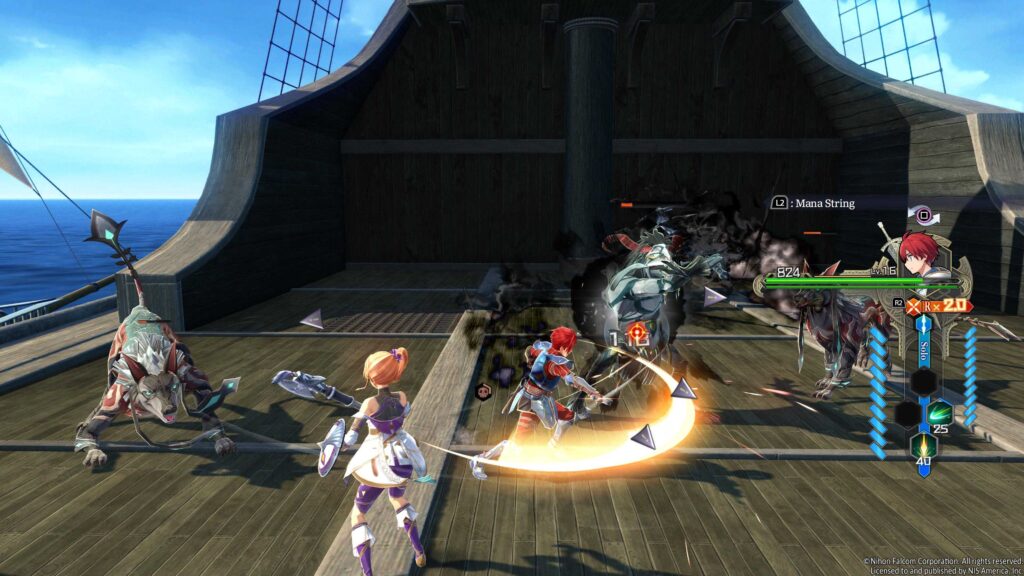Select the Mana String action label
This screenshot has width=1024, height=576.
pyautogui.click(x=824, y=203)
